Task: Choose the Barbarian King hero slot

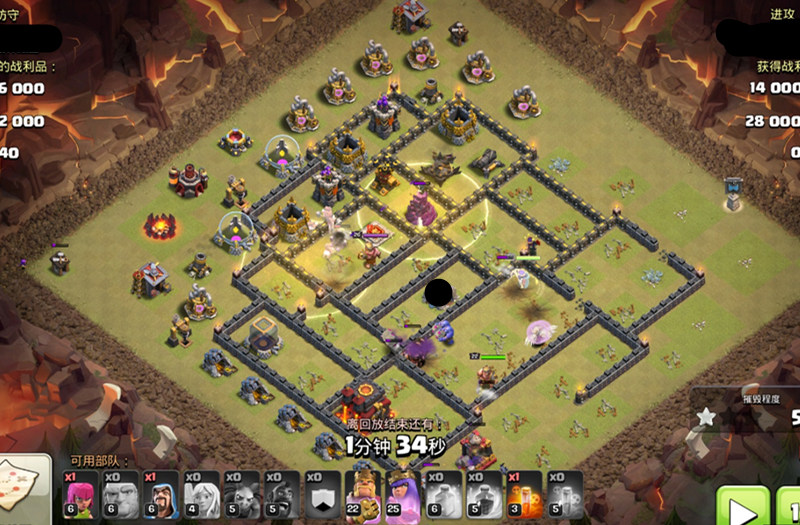Action: pyautogui.click(x=362, y=494)
